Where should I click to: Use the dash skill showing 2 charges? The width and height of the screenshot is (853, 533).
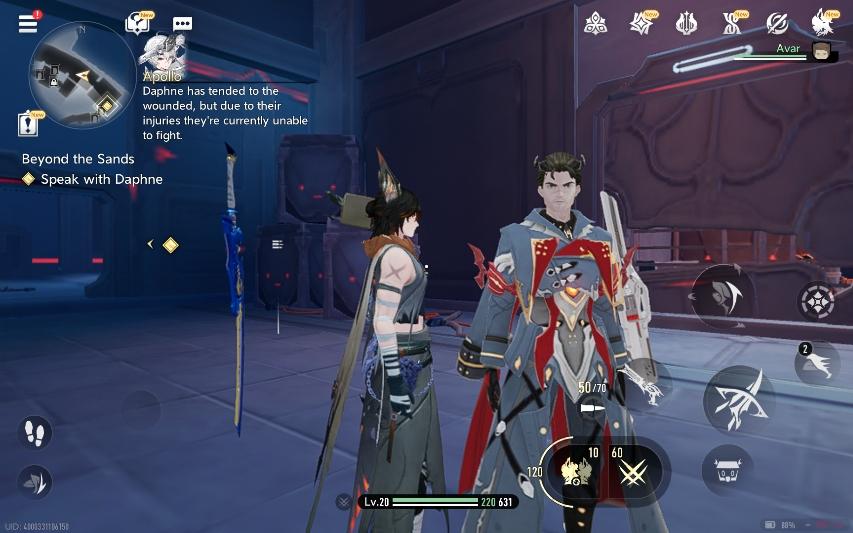pyautogui.click(x=817, y=364)
